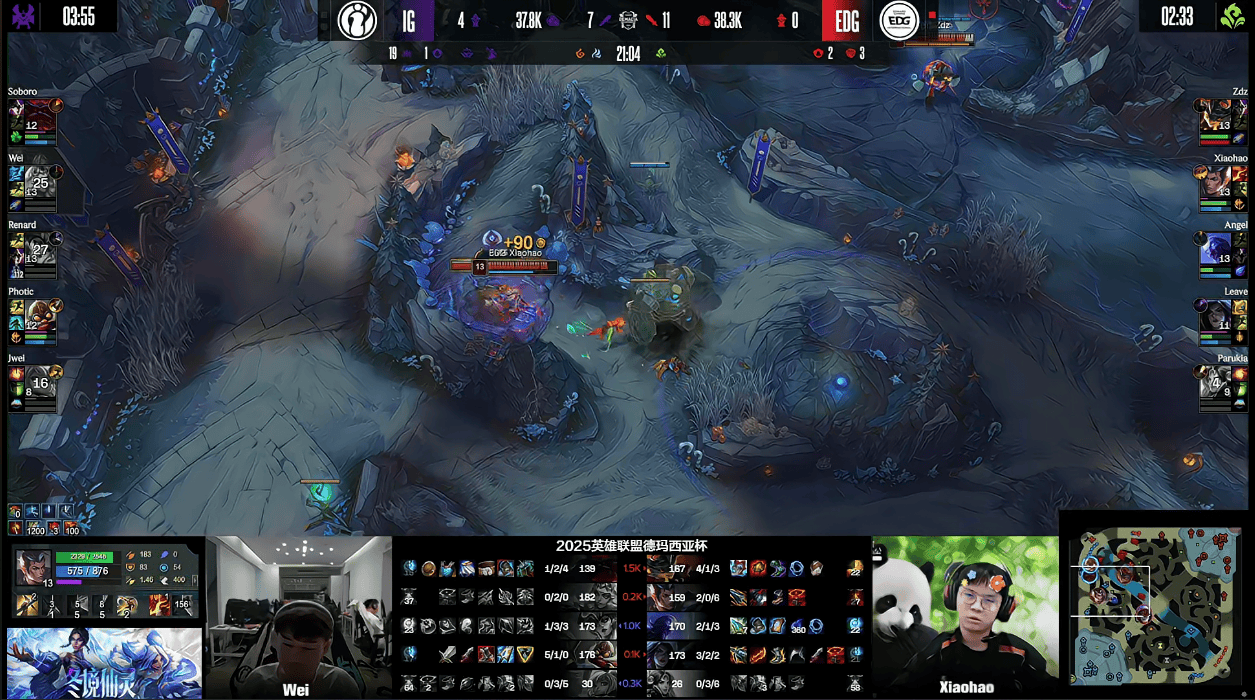Viewport: 1255px width, 700px height.
Task: Click on the minimap
Action: coord(1156,605)
